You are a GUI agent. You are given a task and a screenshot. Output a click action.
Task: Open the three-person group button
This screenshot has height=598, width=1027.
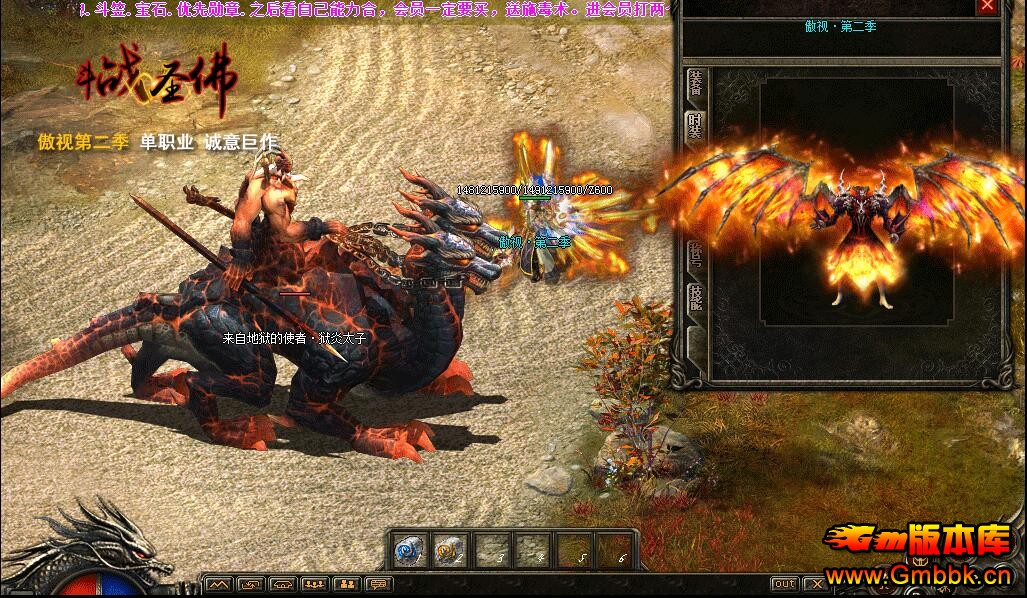coord(315,584)
